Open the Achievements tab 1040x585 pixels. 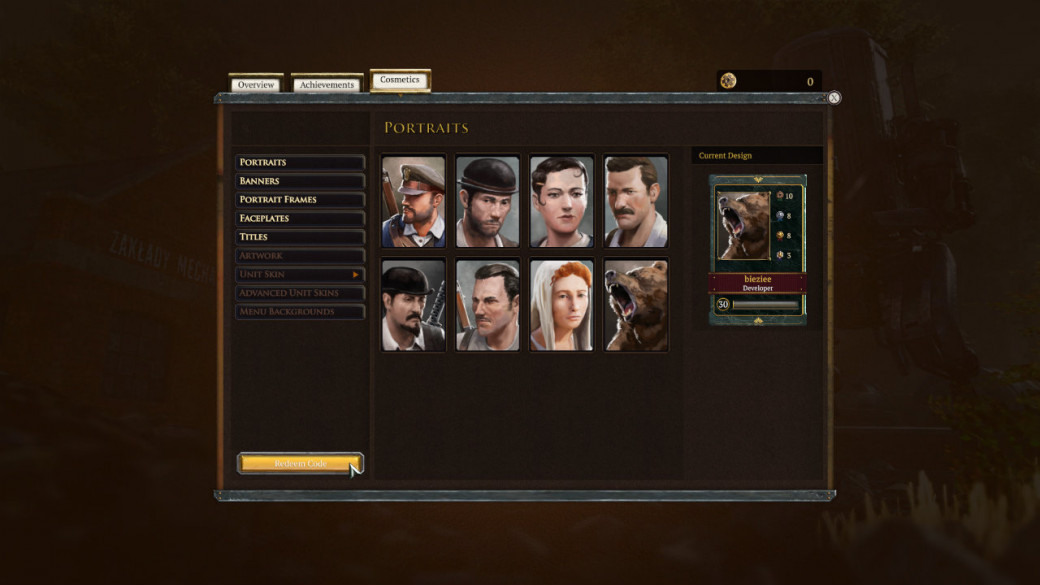click(327, 85)
